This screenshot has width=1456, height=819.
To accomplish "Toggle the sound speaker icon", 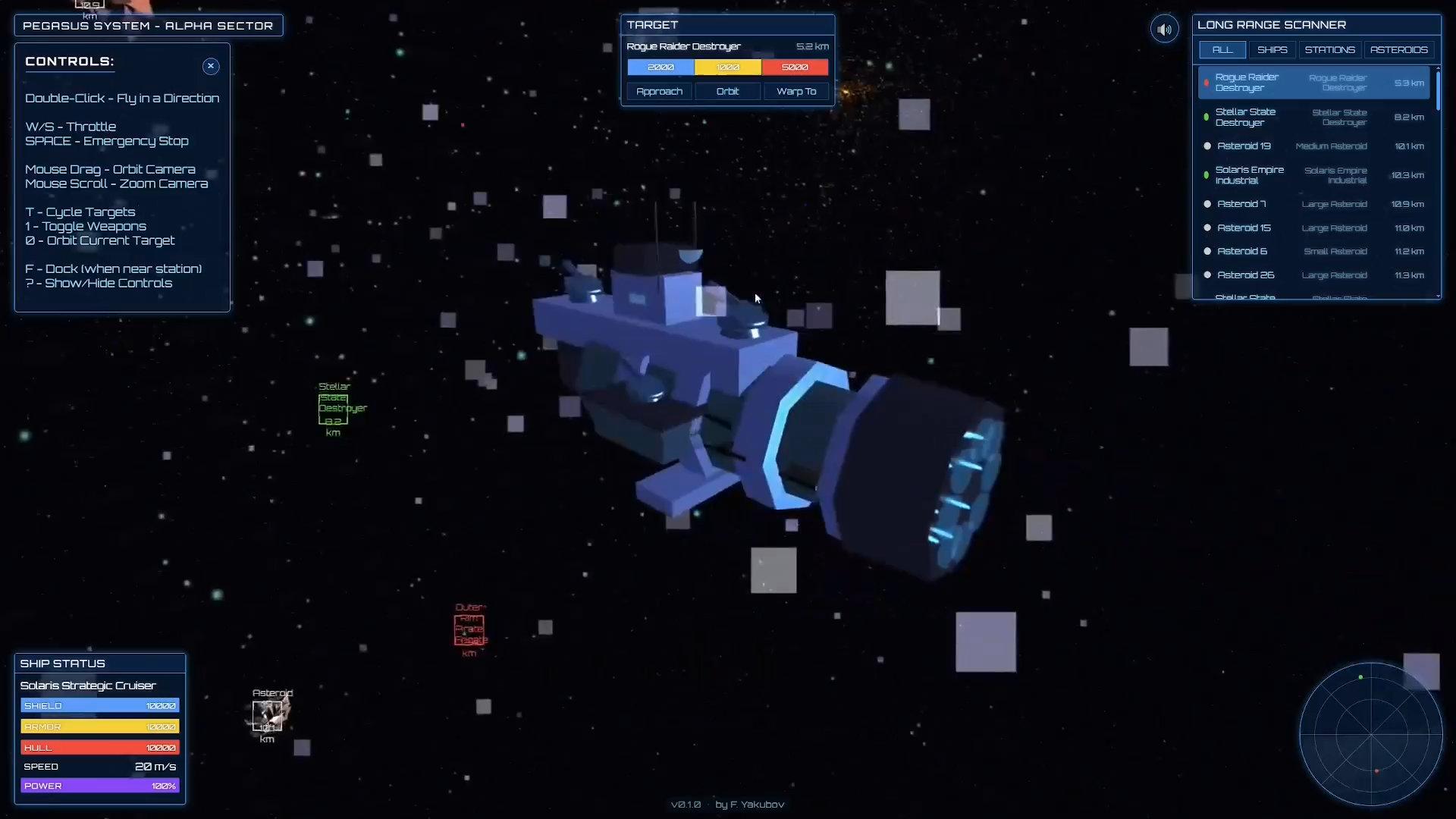I will (1165, 30).
